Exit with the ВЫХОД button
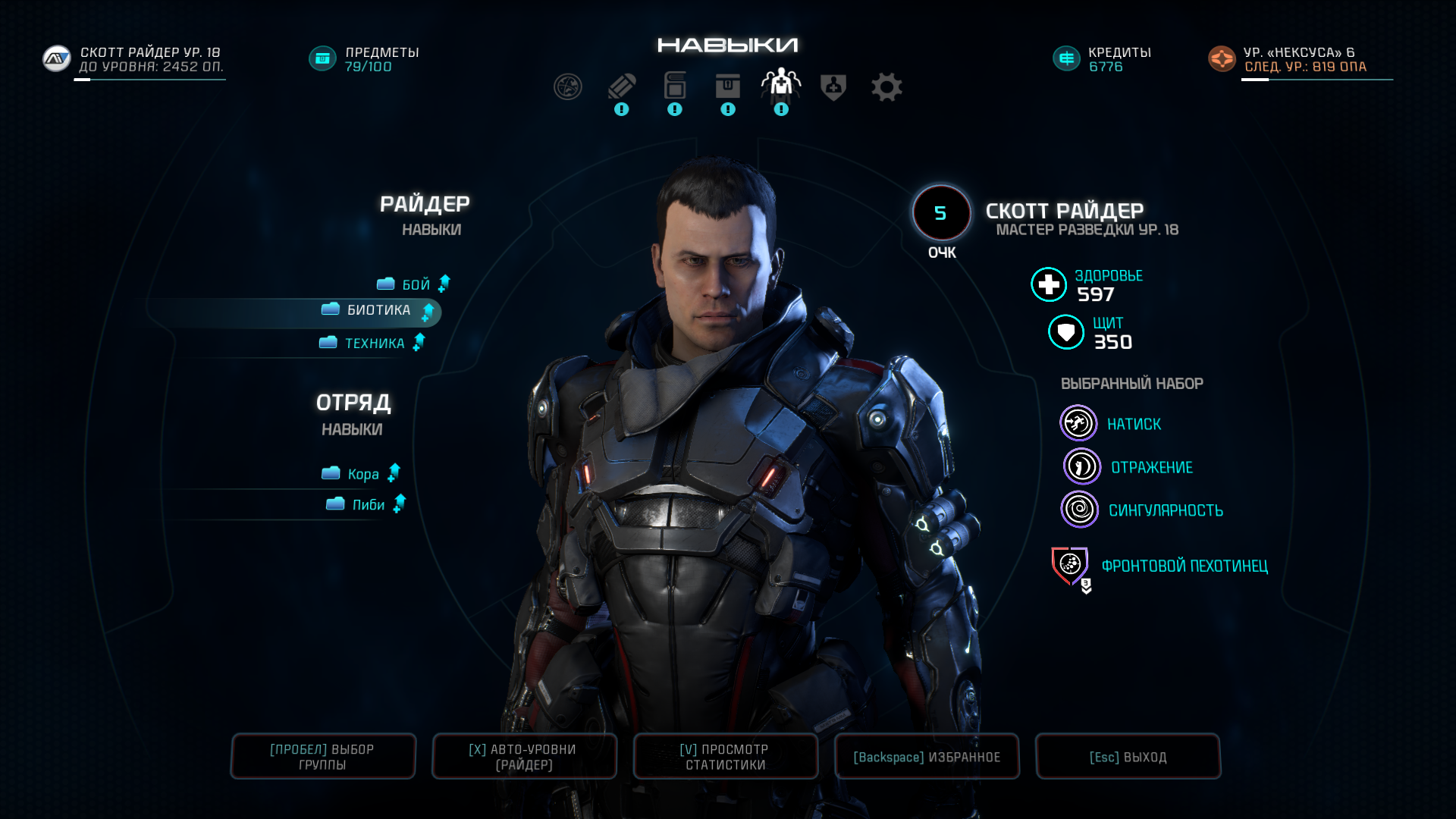This screenshot has height=819, width=1456. (x=1128, y=756)
